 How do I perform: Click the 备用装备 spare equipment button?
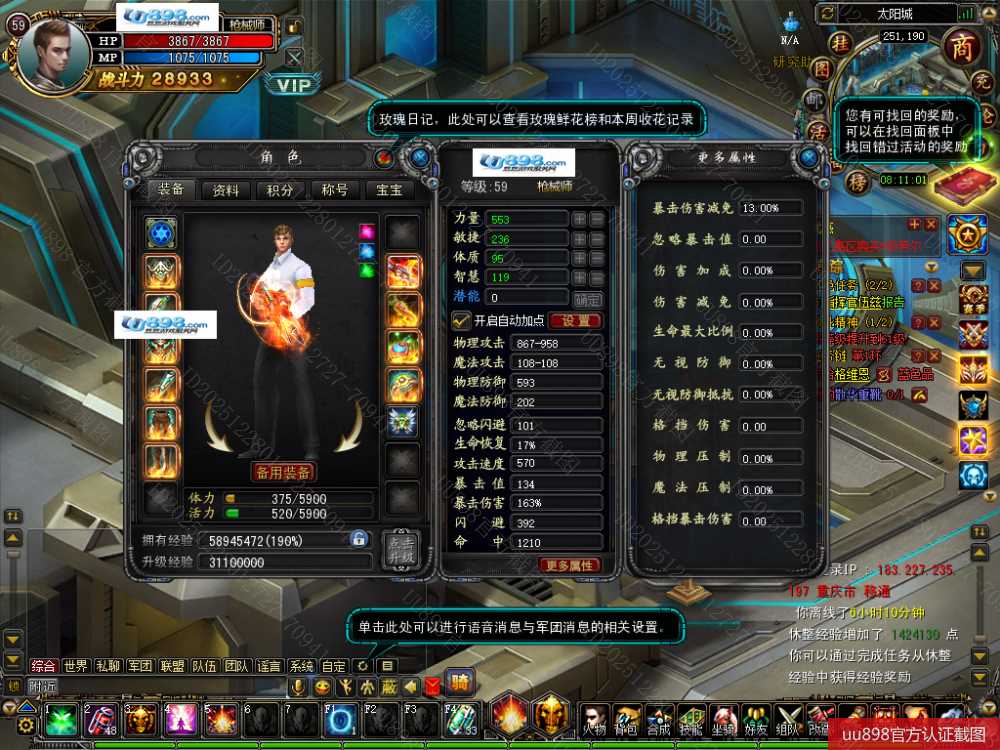tap(283, 472)
